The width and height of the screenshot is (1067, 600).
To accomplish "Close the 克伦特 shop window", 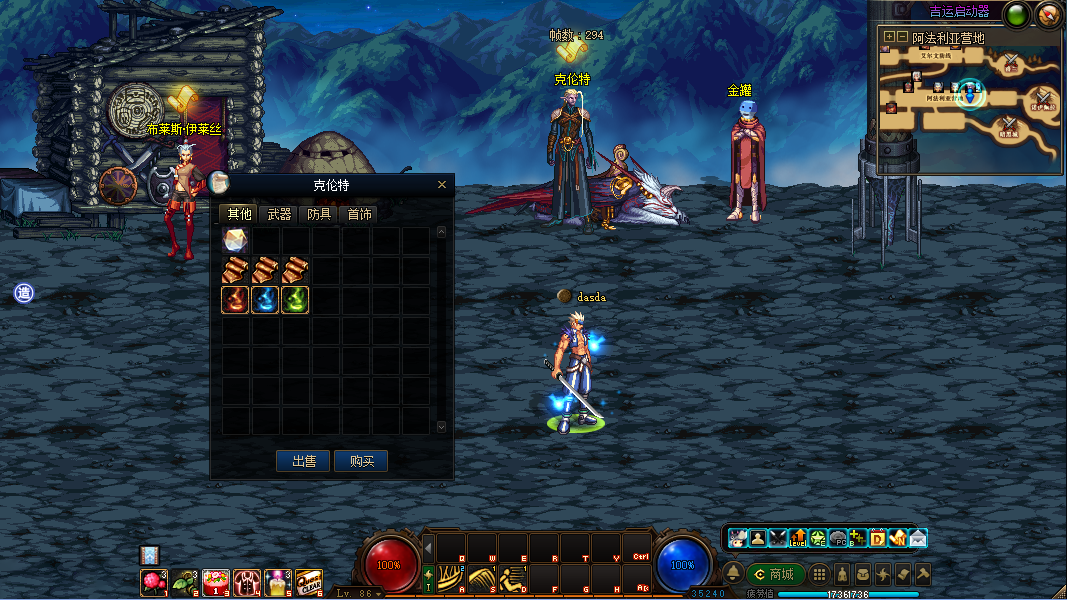I will pos(442,185).
